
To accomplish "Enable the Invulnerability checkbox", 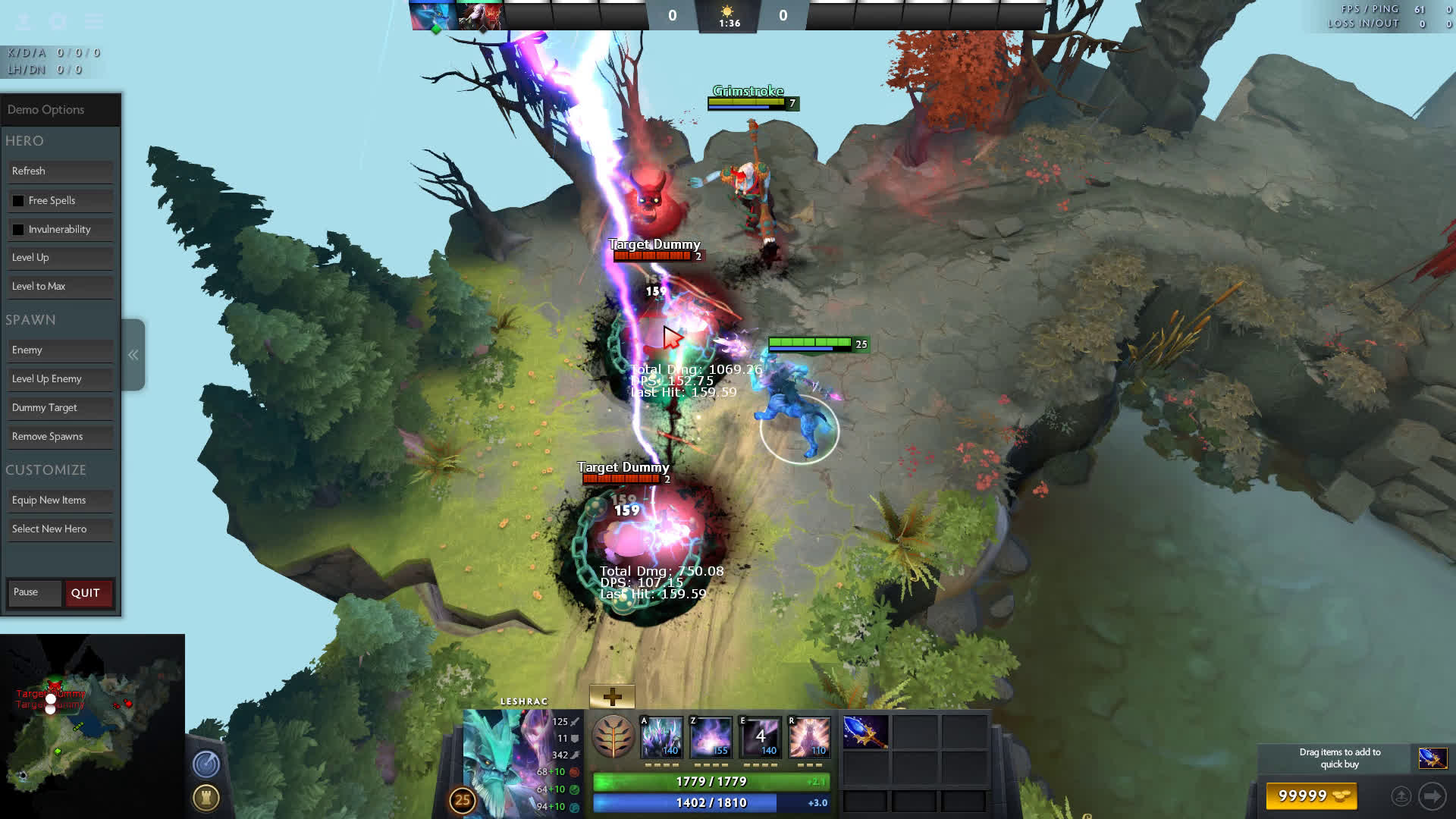I will tap(18, 230).
